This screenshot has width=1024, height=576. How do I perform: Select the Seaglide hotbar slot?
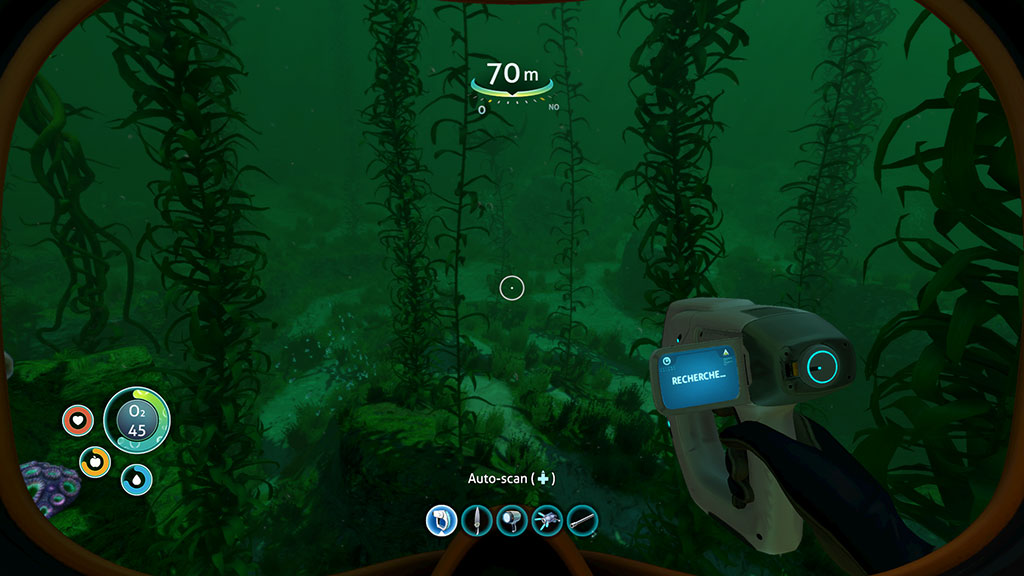(546, 519)
